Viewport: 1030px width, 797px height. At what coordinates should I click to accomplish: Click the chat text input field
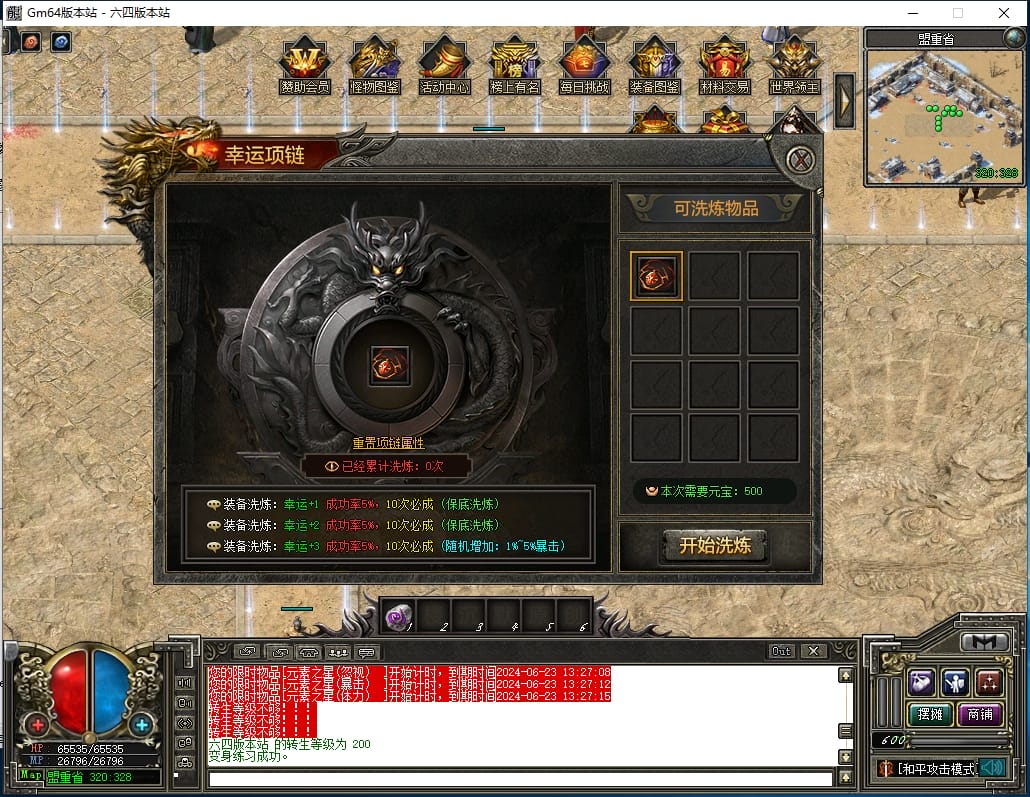pos(520,779)
